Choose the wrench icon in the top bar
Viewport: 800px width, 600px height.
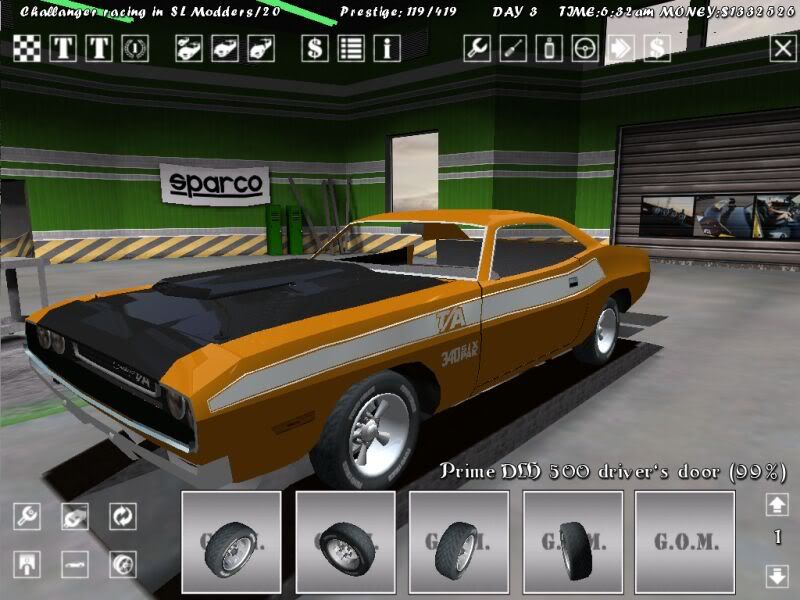[477, 48]
